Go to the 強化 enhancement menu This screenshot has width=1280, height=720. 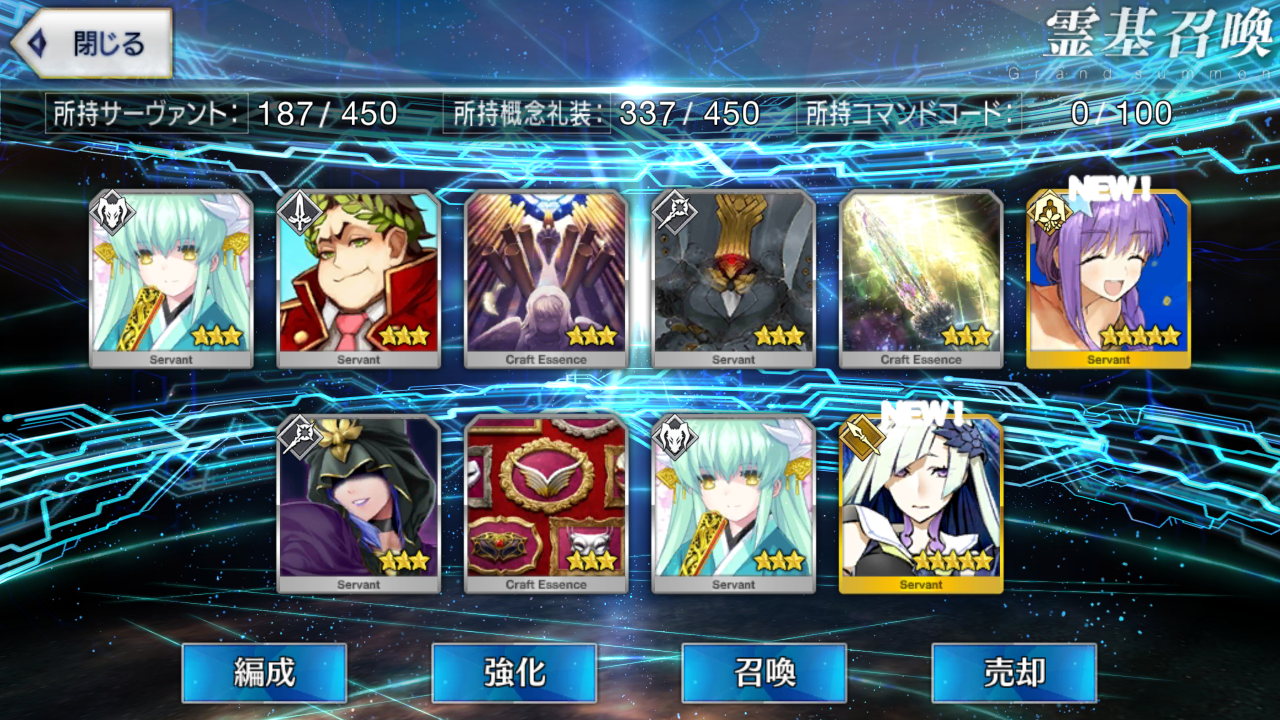point(514,672)
